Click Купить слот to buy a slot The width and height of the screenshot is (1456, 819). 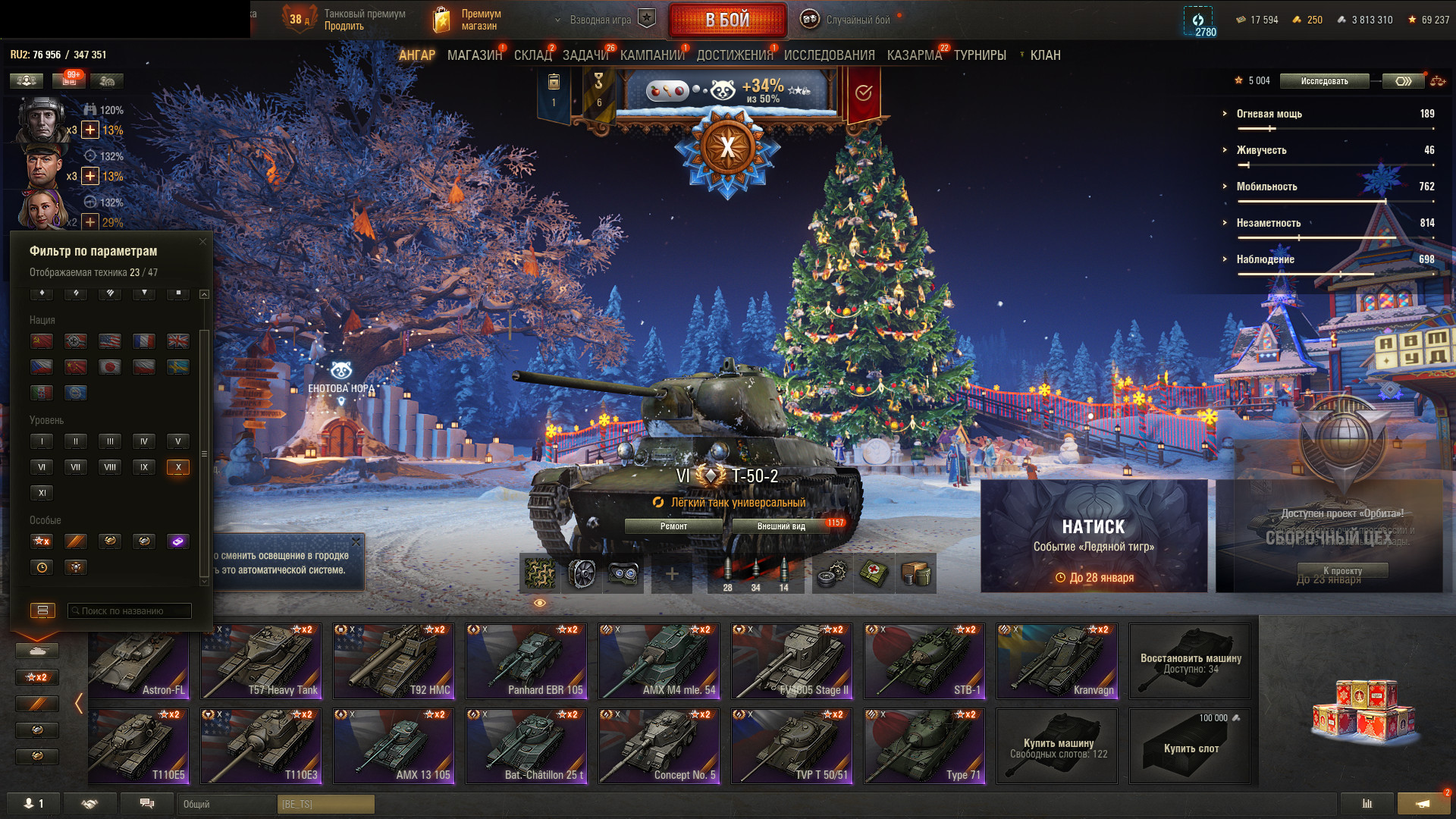pyautogui.click(x=1190, y=747)
